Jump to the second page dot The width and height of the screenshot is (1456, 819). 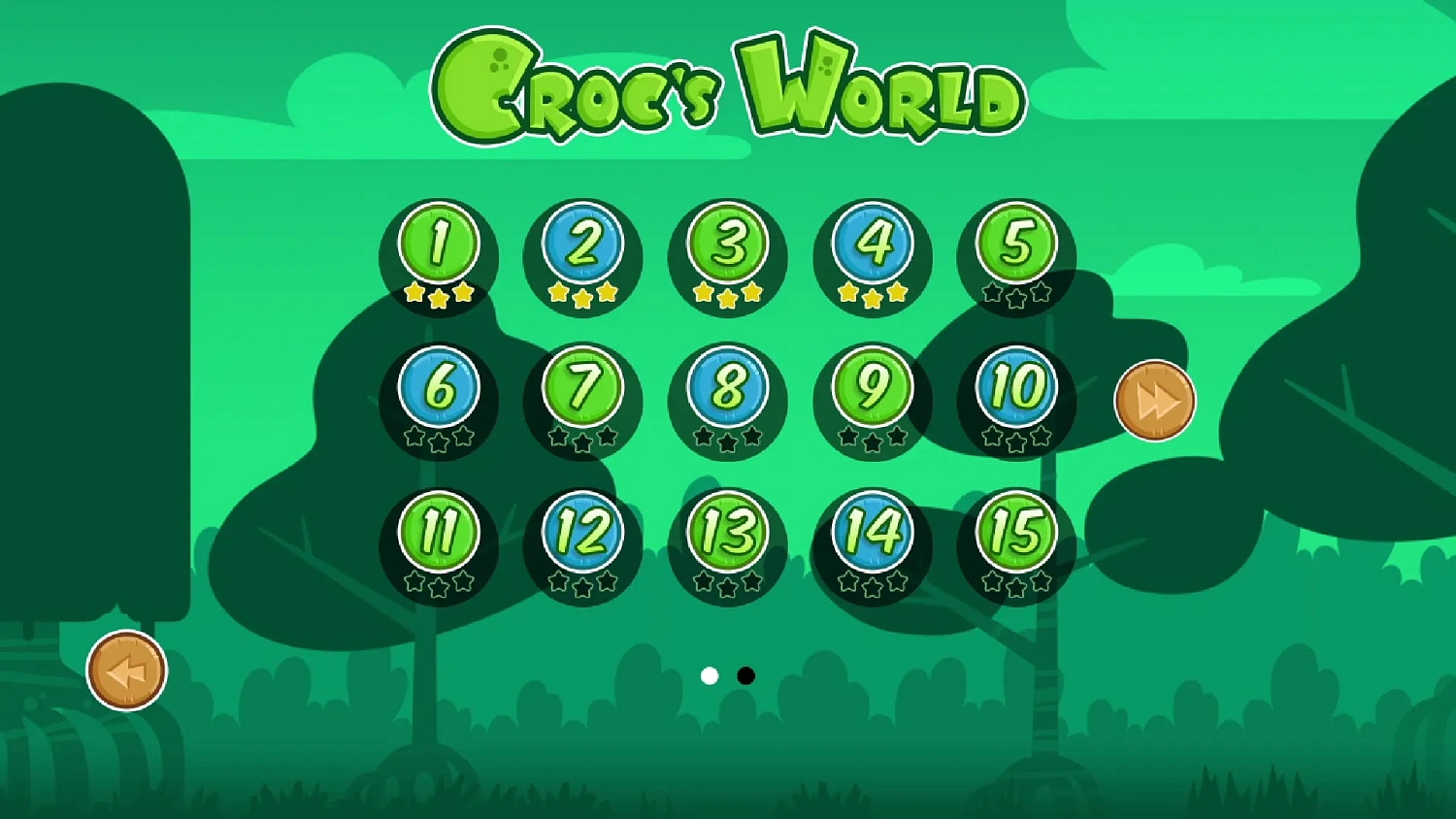pyautogui.click(x=745, y=675)
